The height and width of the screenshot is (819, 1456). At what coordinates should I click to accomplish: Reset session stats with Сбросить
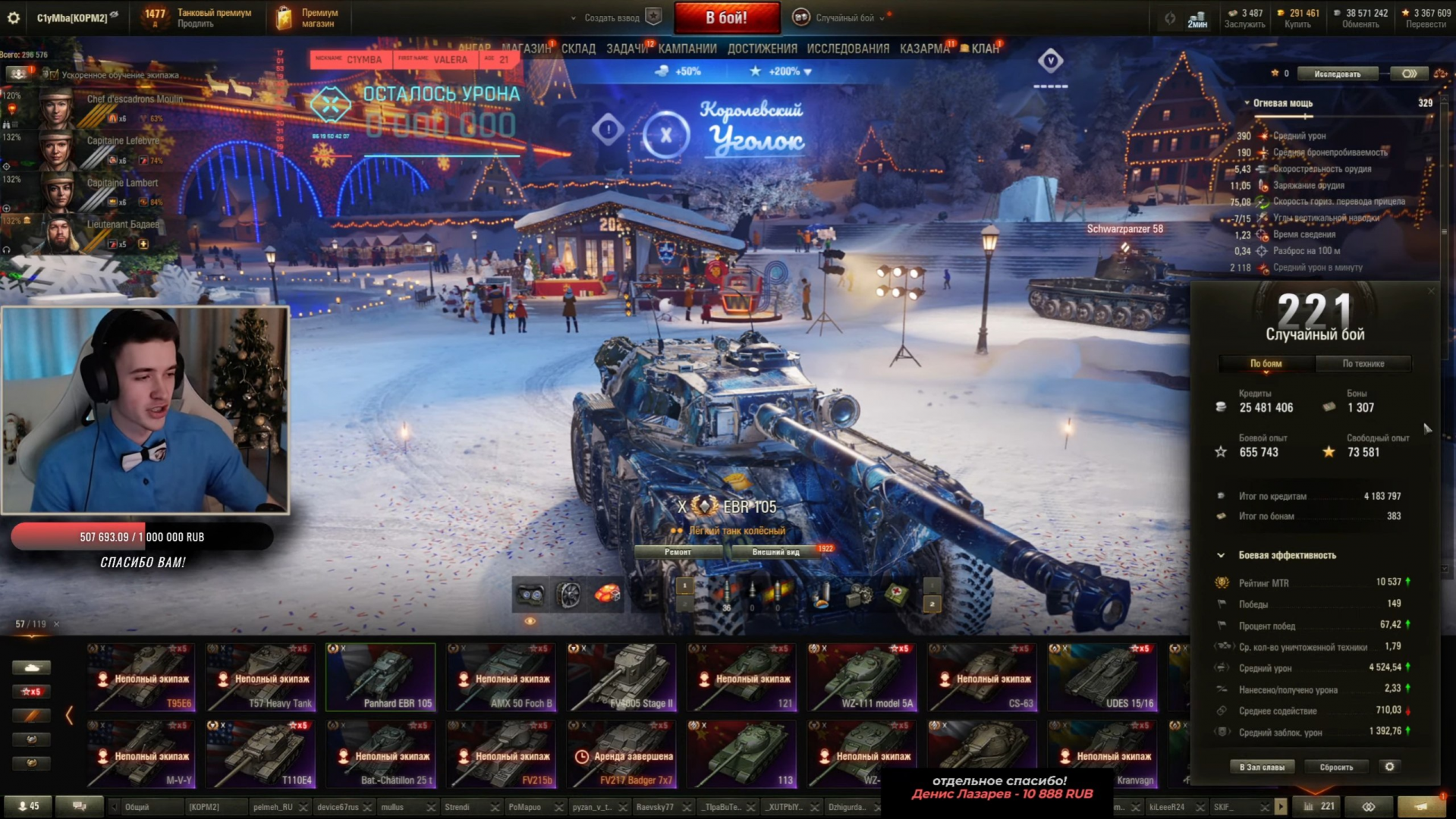1336,767
